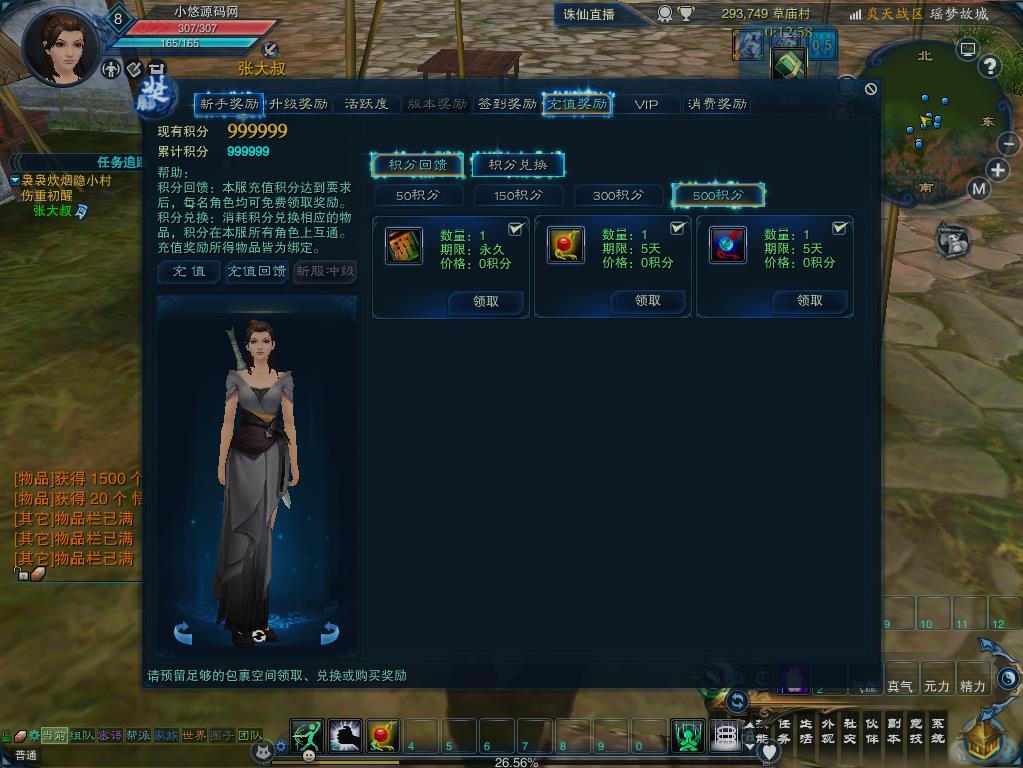Viewport: 1023px width, 768px height.
Task: Close the rewards panel
Action: (871, 89)
